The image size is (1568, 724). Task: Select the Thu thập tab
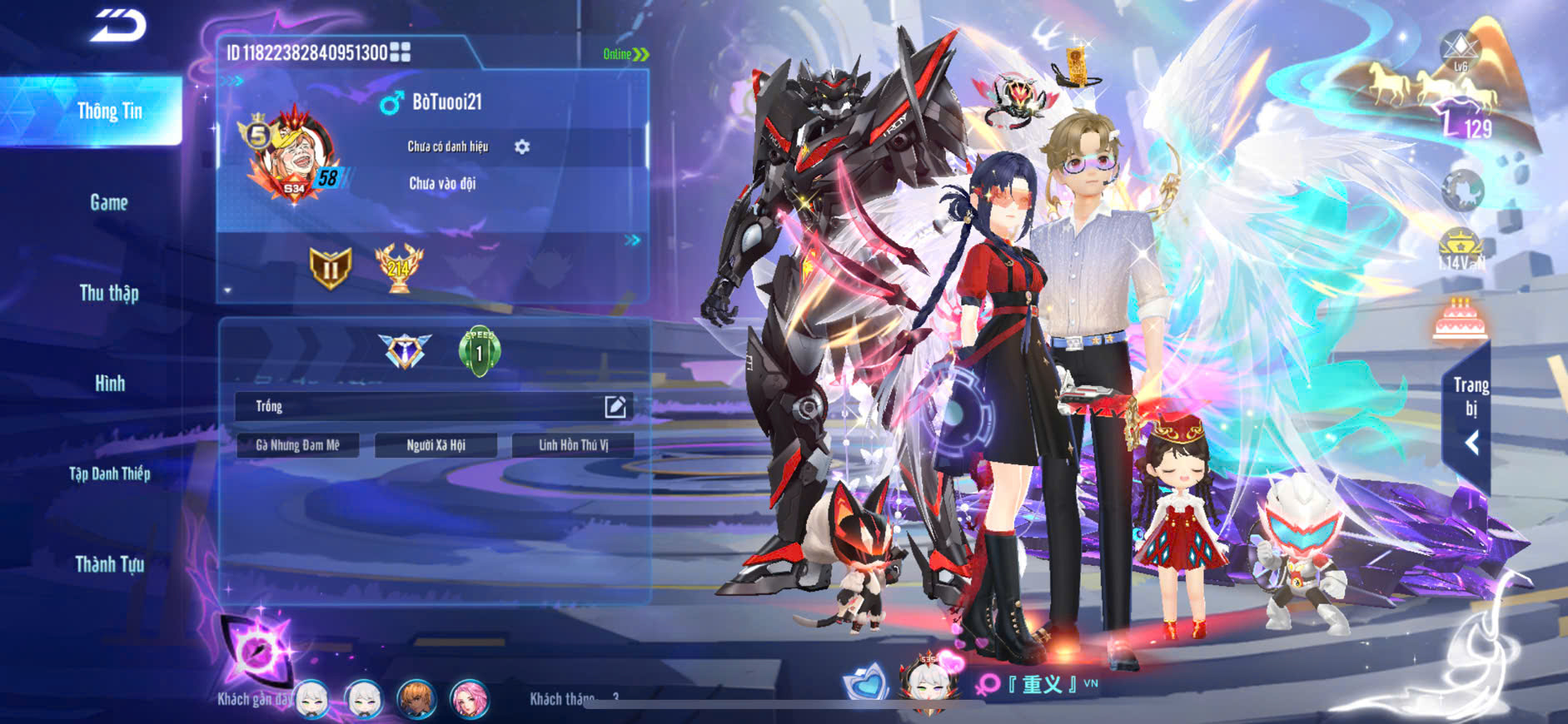tap(109, 293)
